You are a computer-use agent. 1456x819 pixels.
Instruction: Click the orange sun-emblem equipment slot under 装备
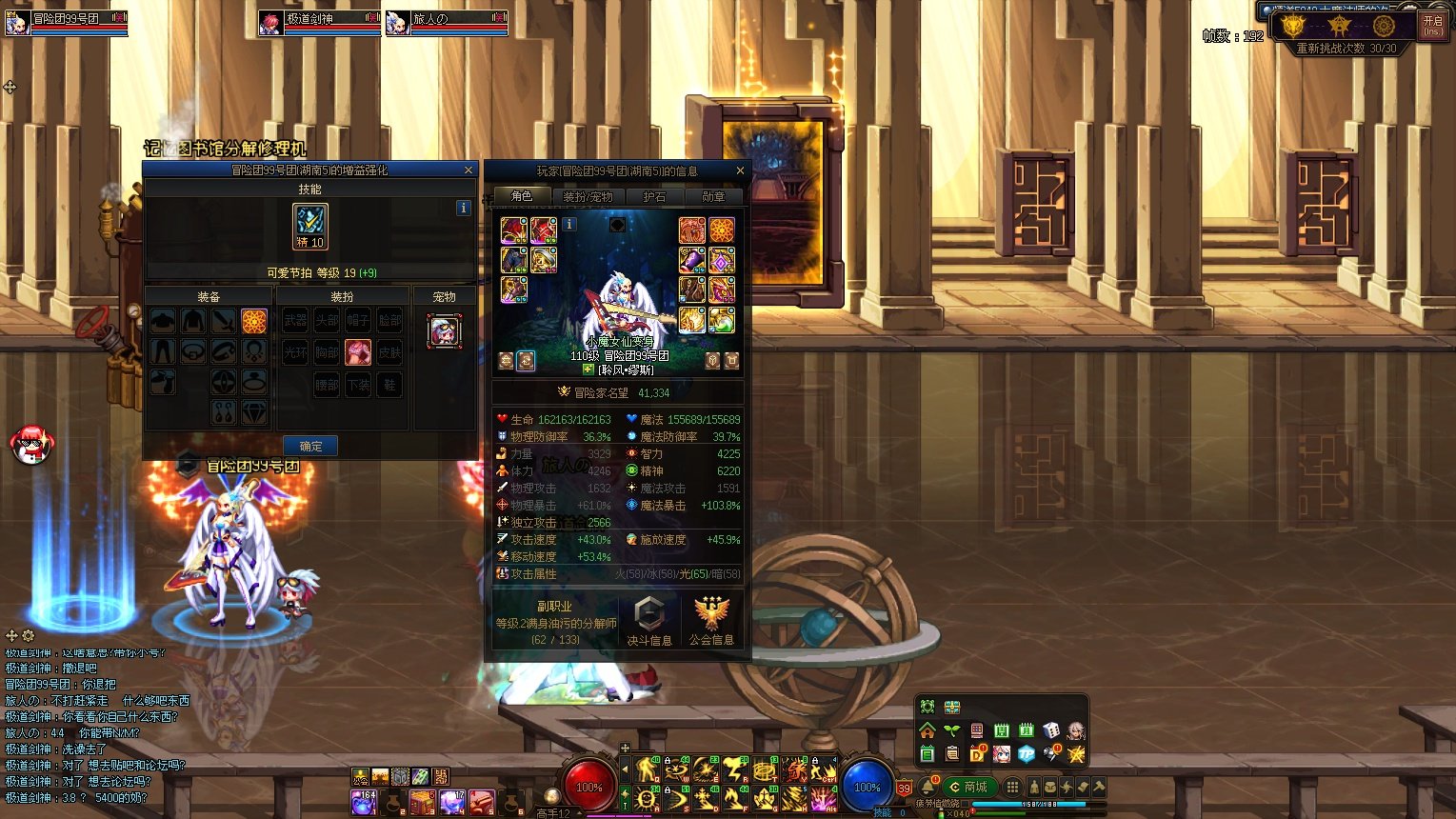tap(254, 321)
